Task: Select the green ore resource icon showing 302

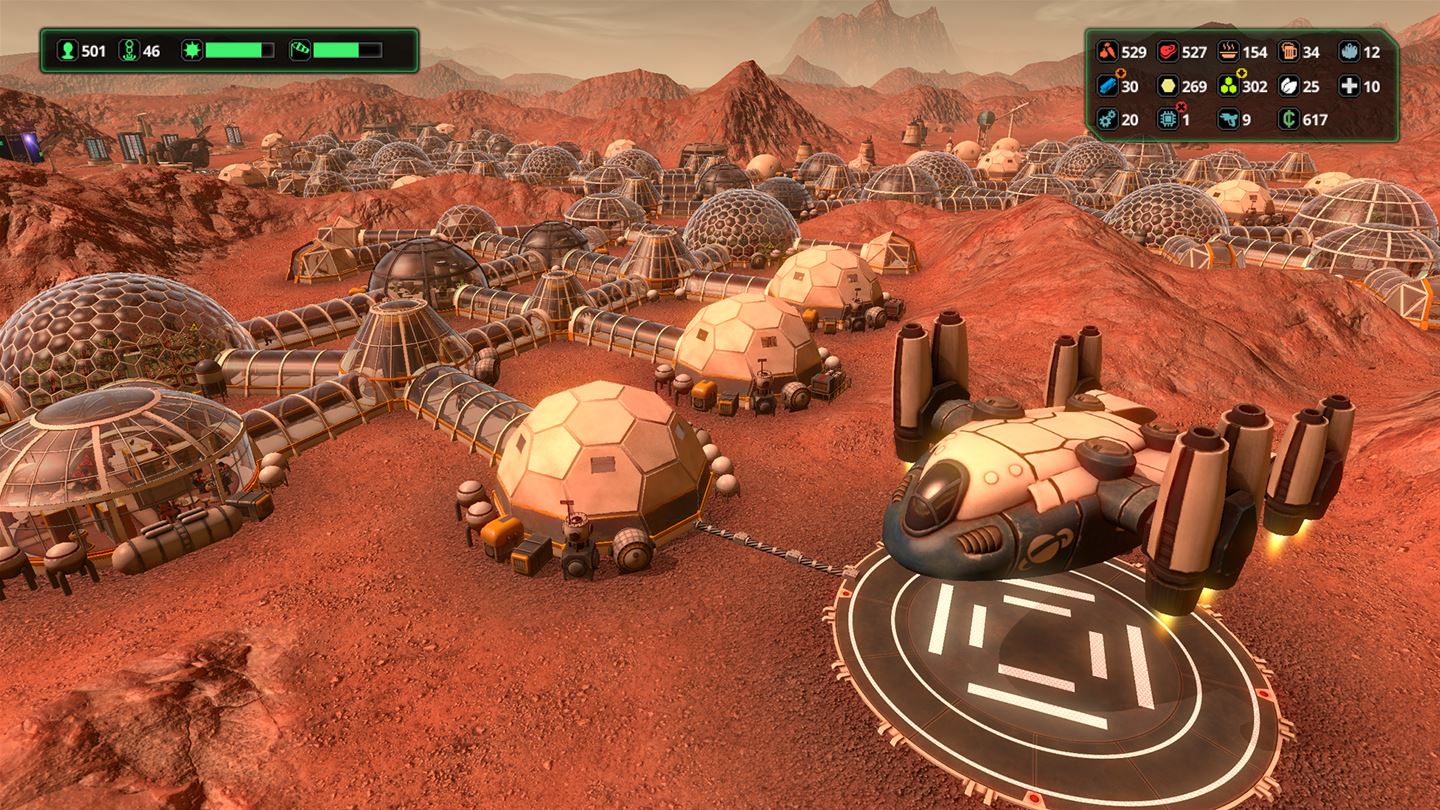Action: (x=1227, y=85)
